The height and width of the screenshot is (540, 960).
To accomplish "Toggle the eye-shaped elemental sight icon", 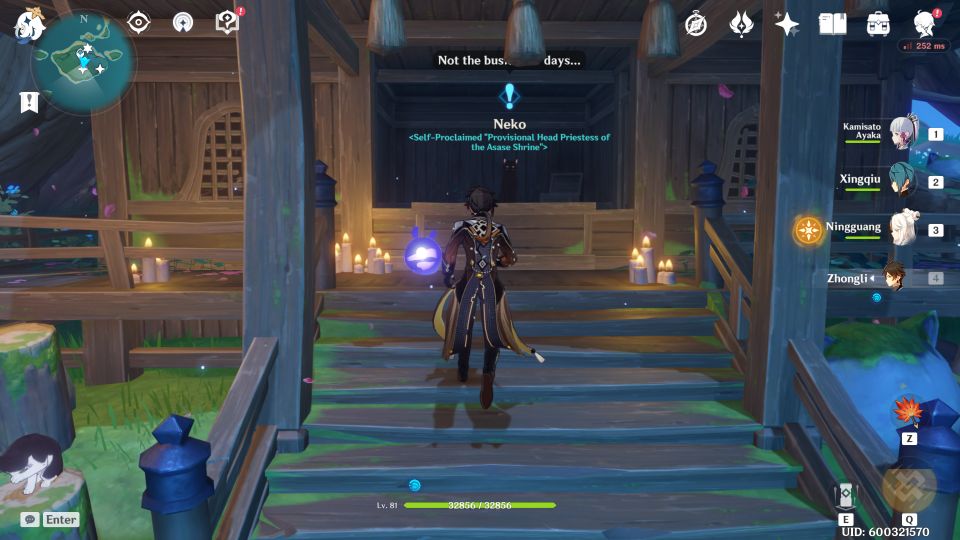I will [138, 22].
